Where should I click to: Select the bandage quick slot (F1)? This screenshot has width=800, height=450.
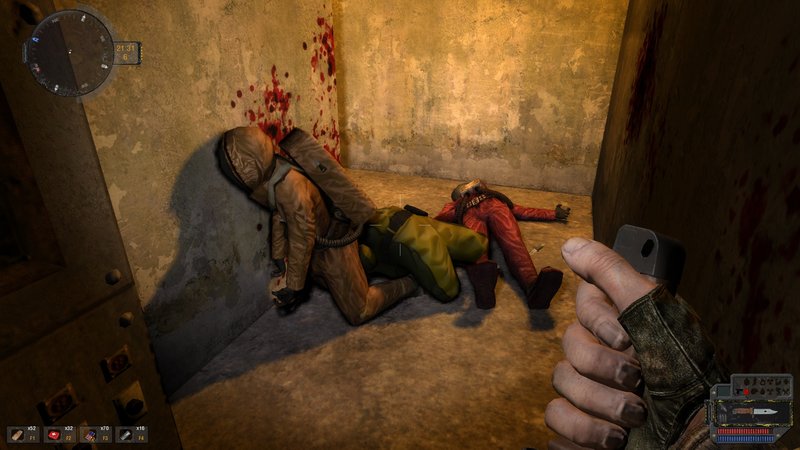tap(18, 435)
